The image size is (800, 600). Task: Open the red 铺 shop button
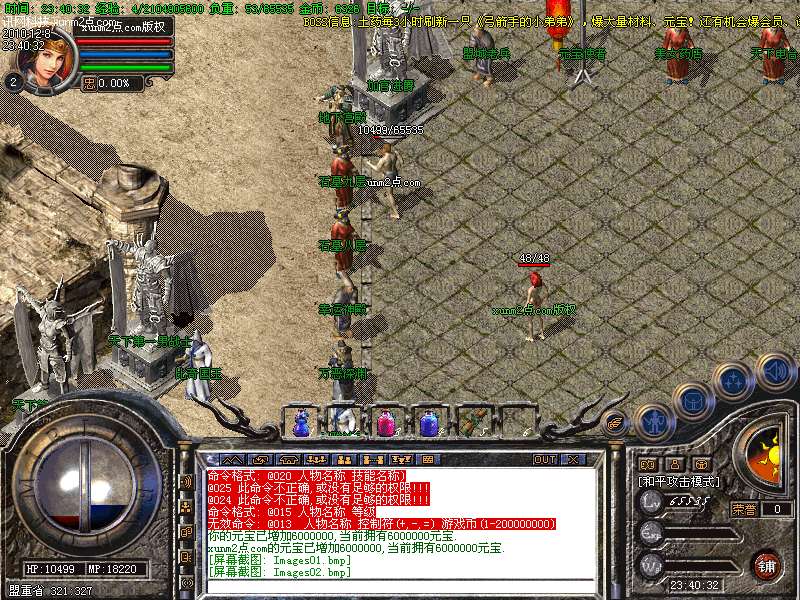pyautogui.click(x=766, y=565)
